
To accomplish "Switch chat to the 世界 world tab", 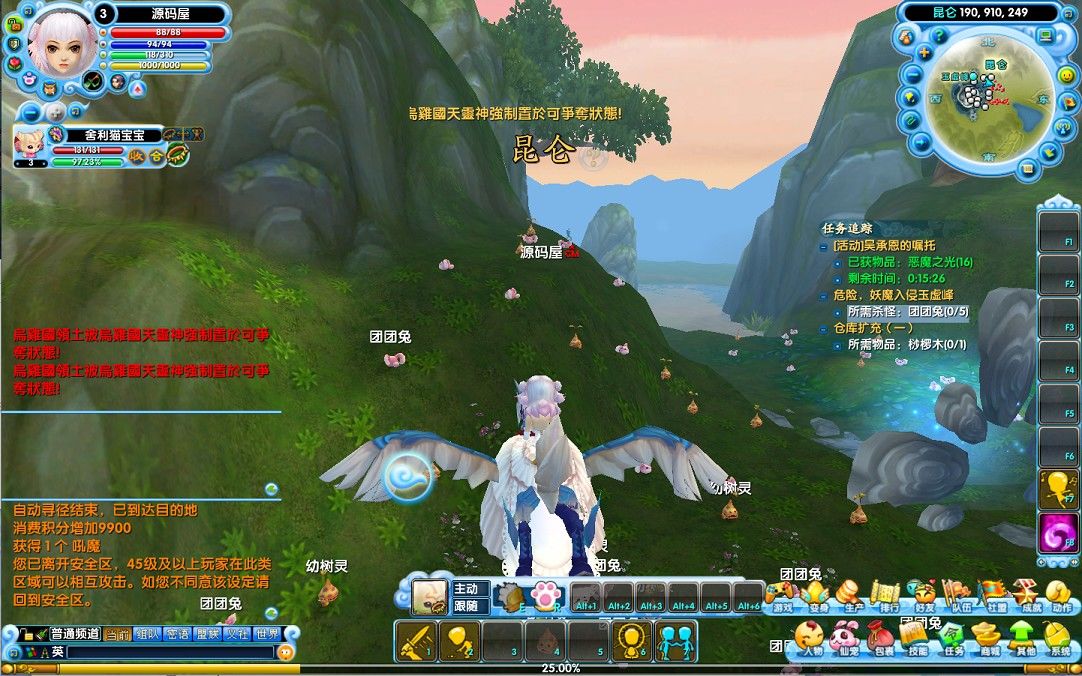I will [267, 633].
